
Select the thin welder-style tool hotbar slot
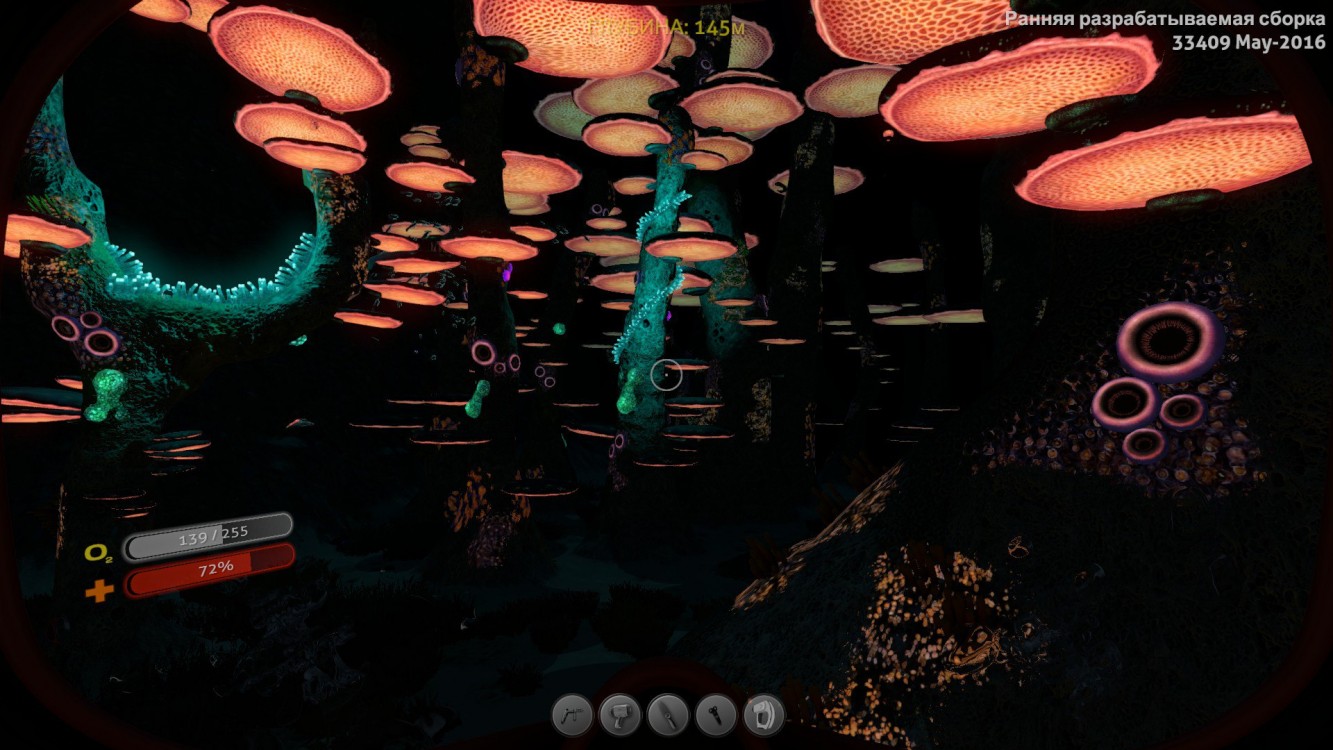point(572,716)
